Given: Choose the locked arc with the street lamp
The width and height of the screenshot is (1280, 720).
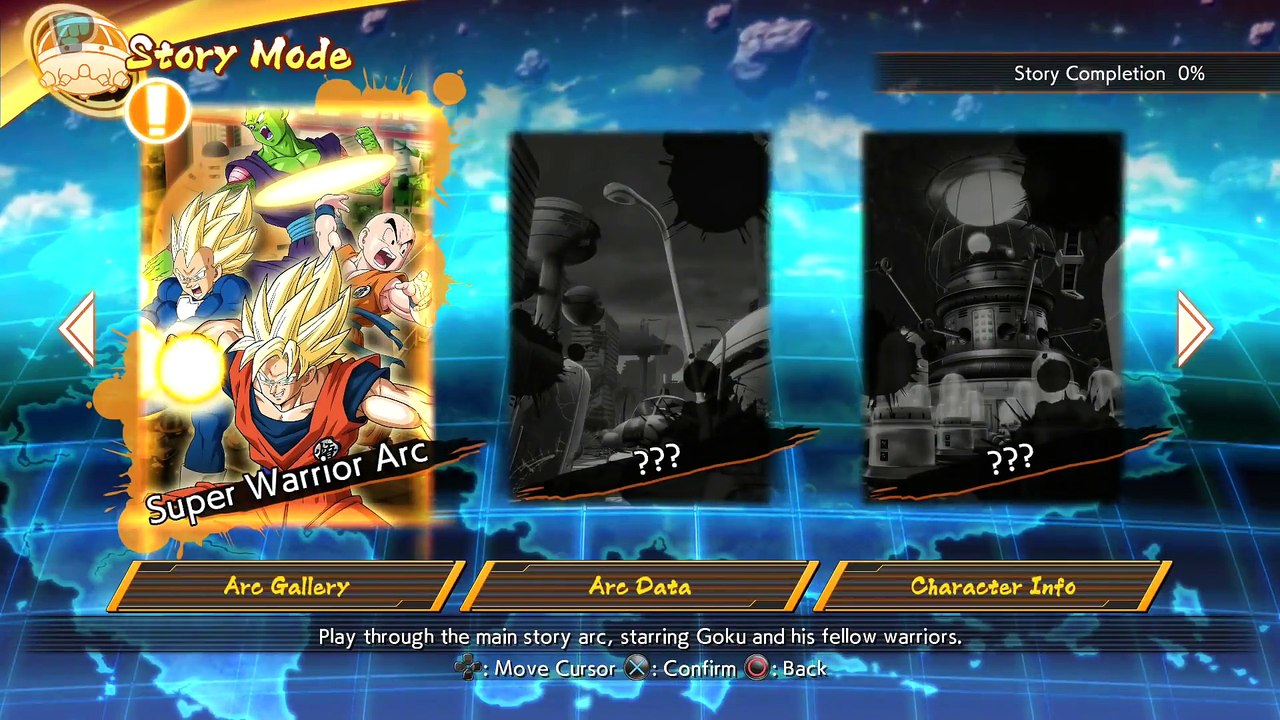Looking at the screenshot, I should tap(640, 316).
